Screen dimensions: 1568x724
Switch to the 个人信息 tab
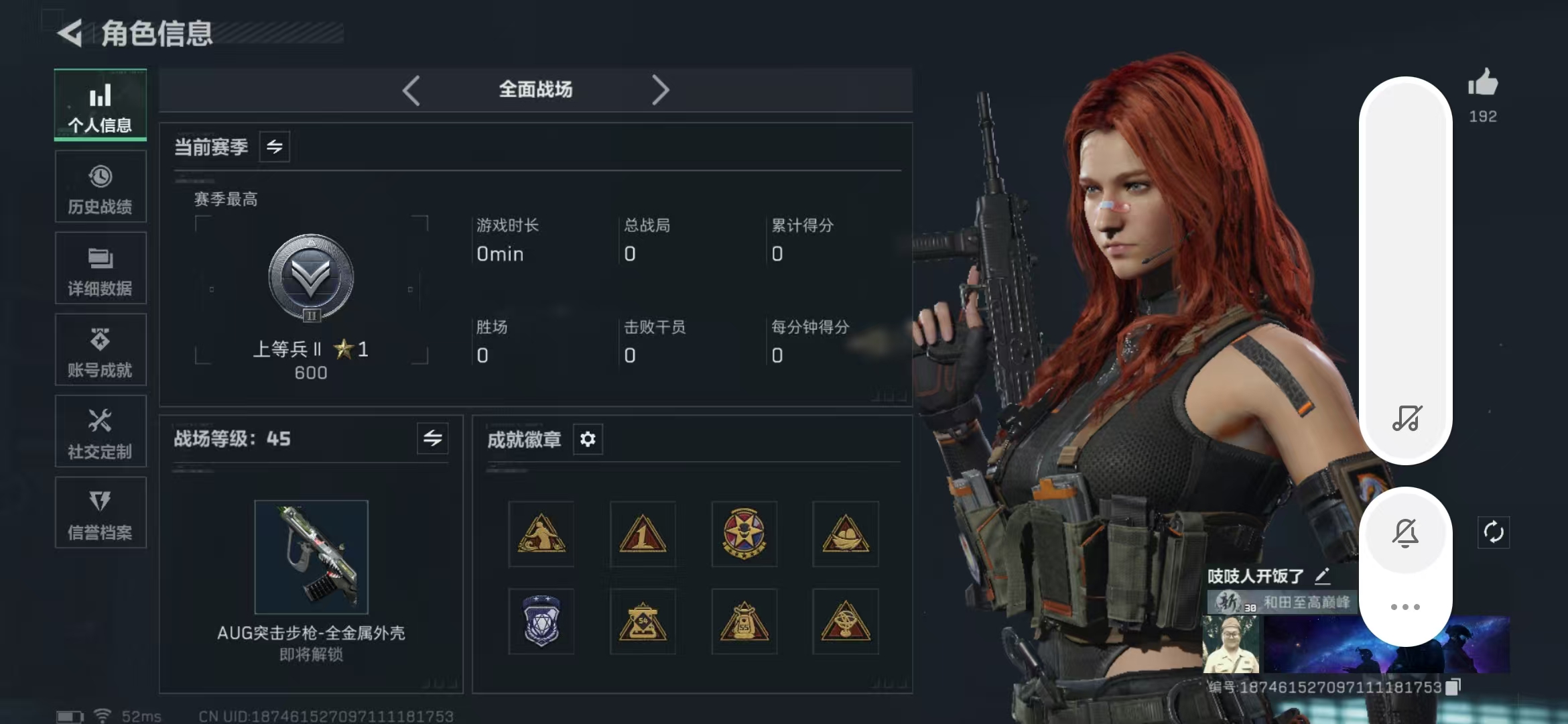(x=101, y=106)
